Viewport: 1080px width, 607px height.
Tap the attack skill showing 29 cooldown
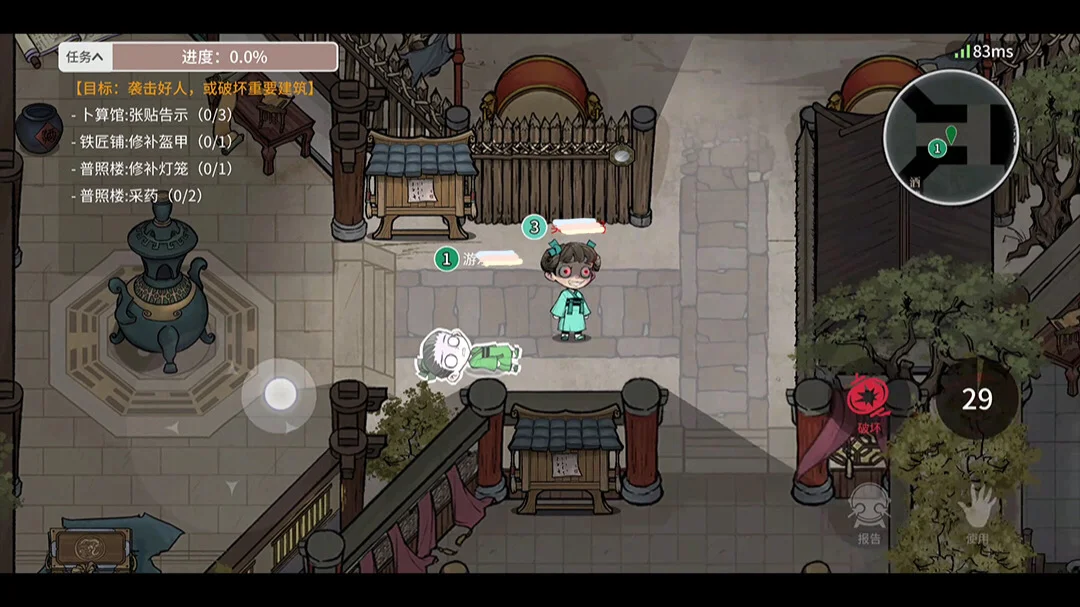[x=977, y=400]
